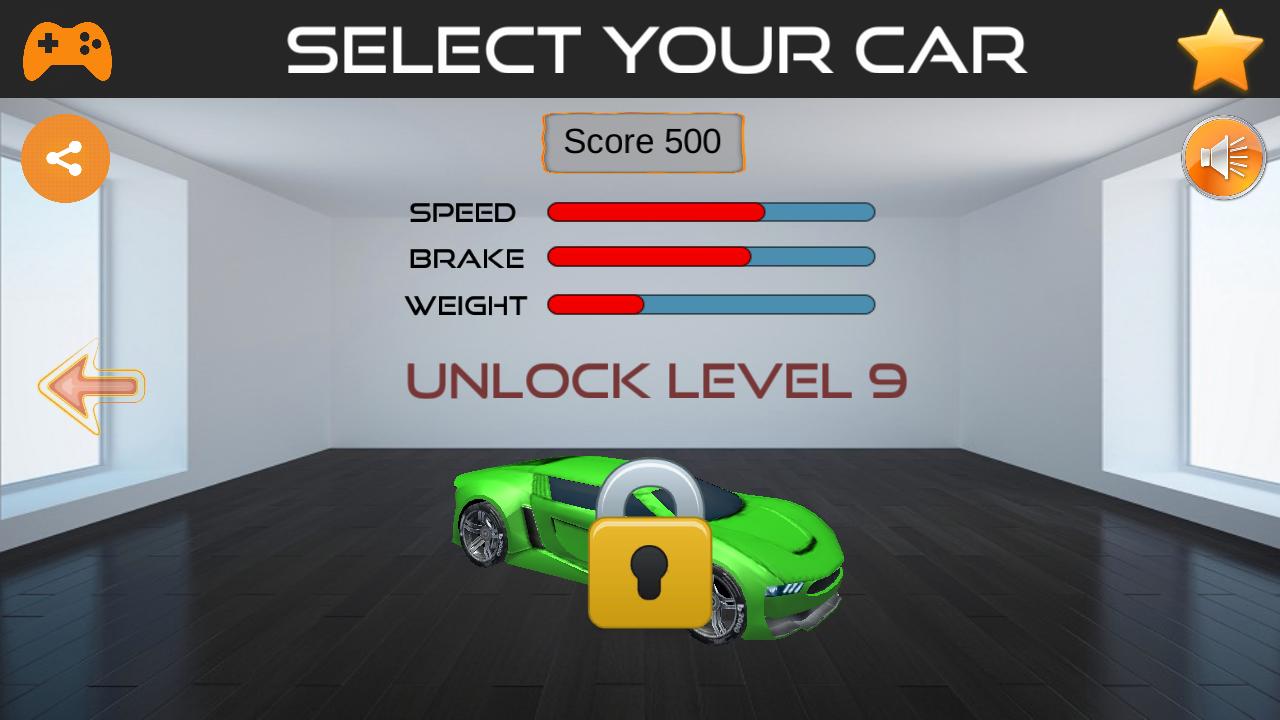Tap the gold star rating icon
Image resolution: width=1280 pixels, height=720 pixels.
tap(1220, 51)
